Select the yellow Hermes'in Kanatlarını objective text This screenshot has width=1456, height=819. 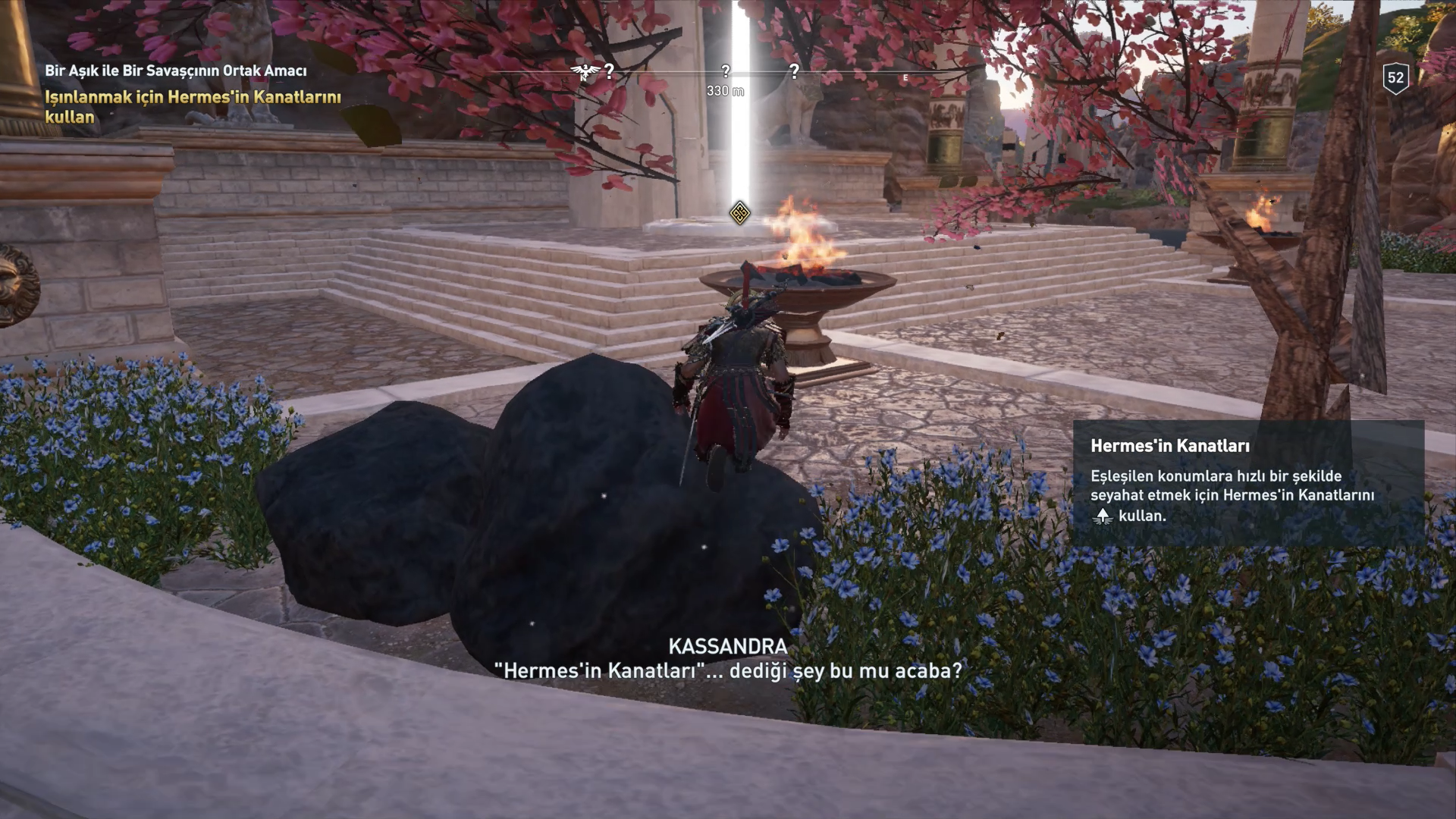click(x=193, y=107)
